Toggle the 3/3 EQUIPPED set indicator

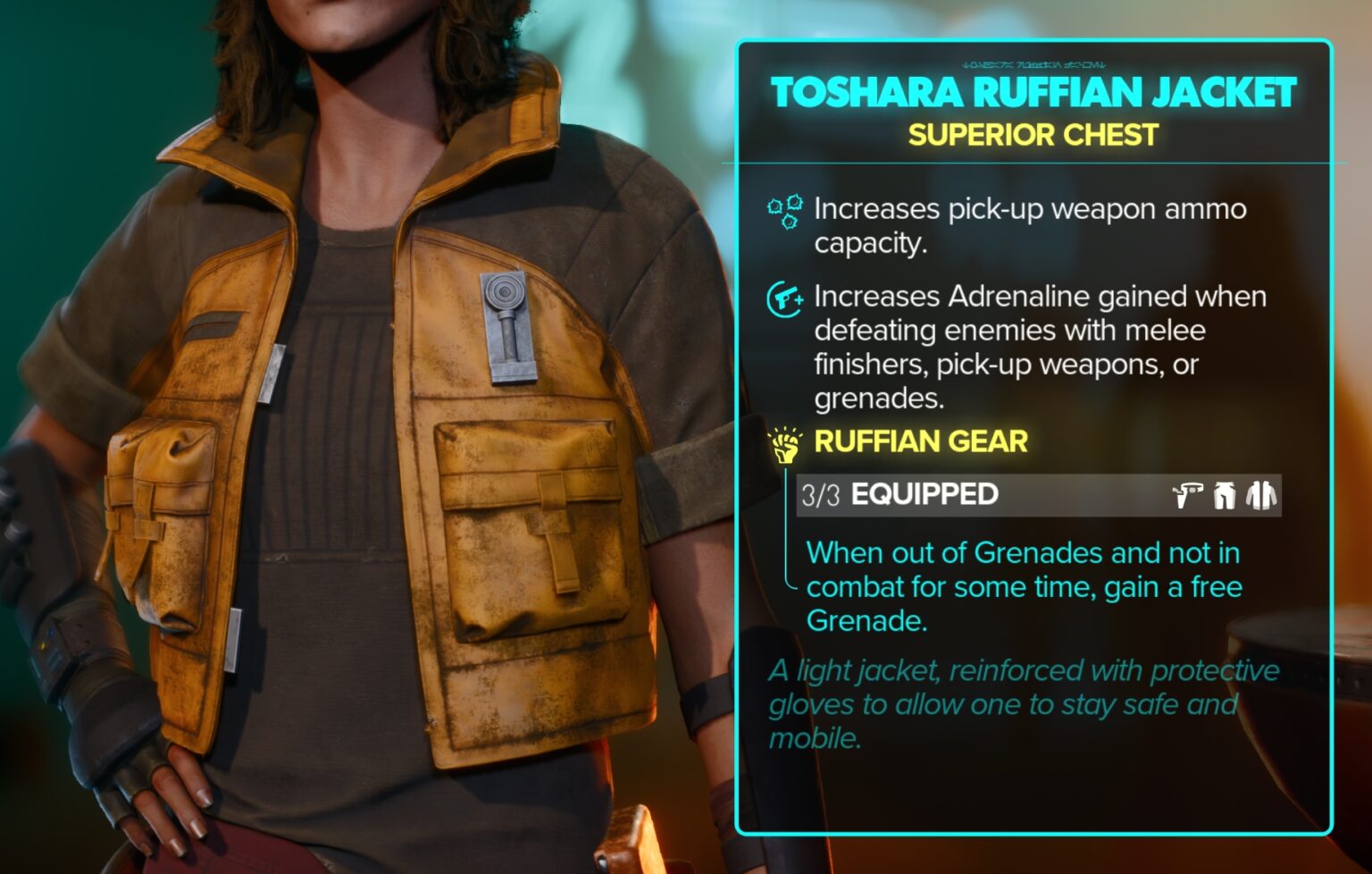[x=821, y=494]
